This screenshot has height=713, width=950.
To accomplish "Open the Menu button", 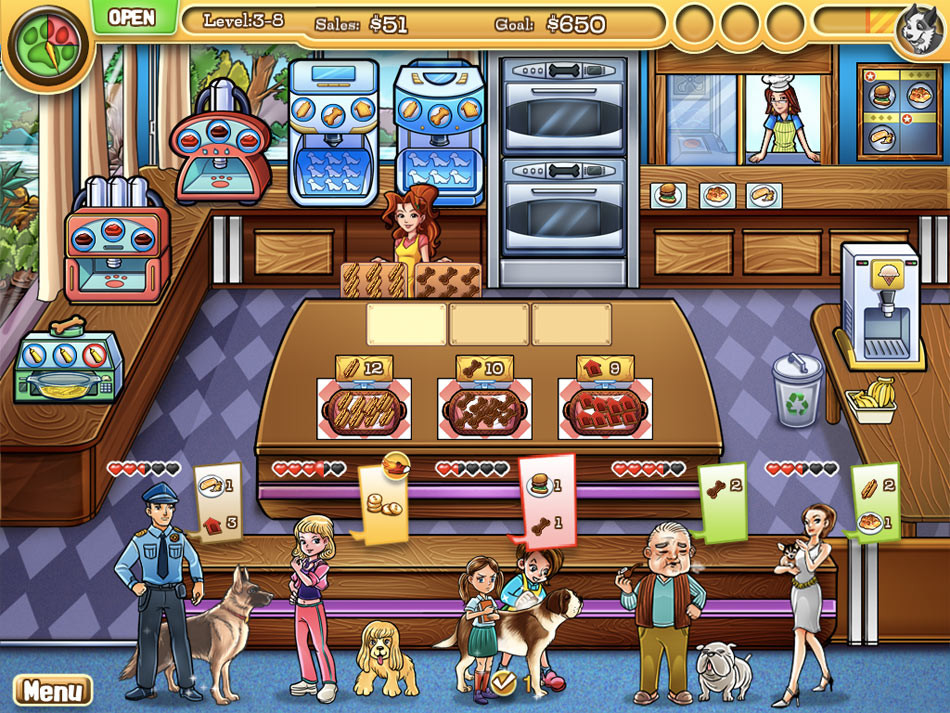I will pyautogui.click(x=52, y=690).
